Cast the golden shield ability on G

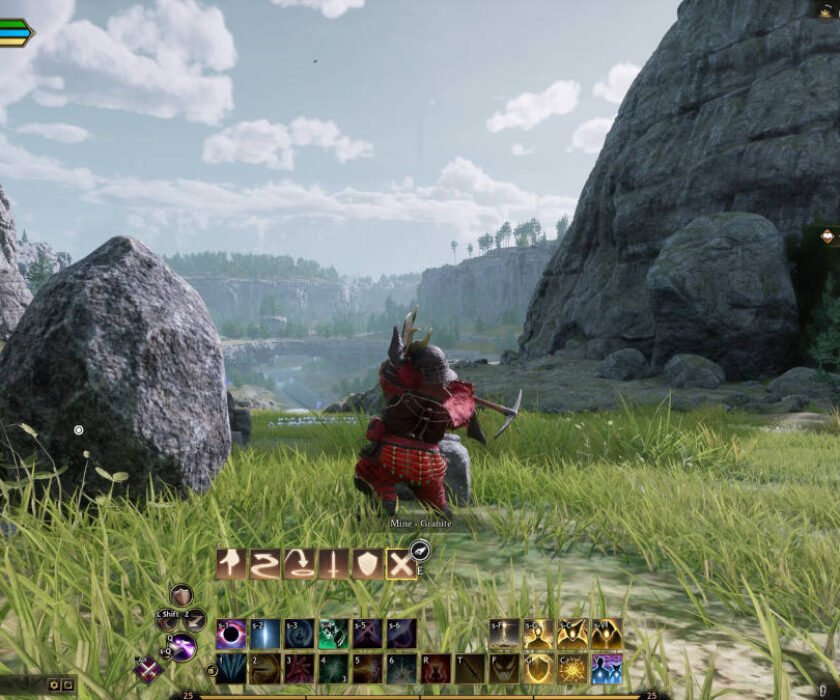coord(538,668)
